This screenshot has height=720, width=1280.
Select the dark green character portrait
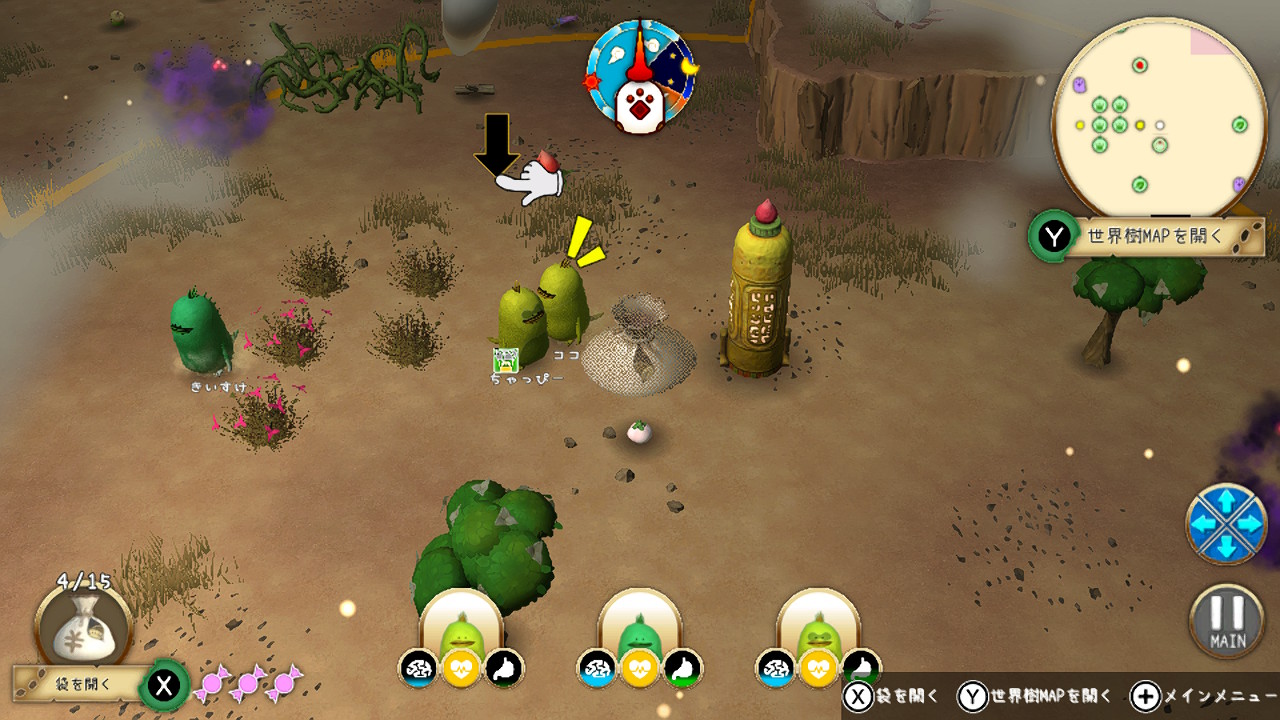point(640,629)
